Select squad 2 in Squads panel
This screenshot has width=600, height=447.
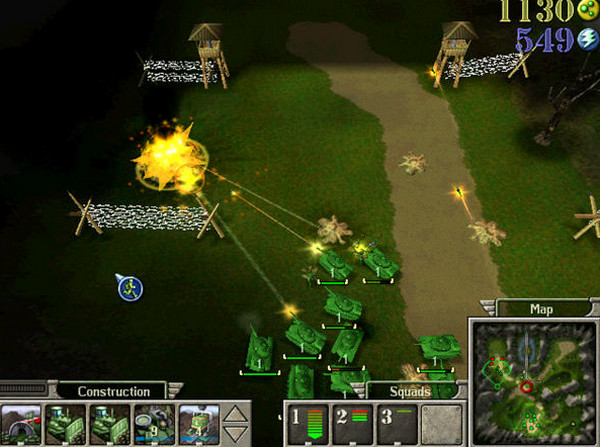point(351,422)
